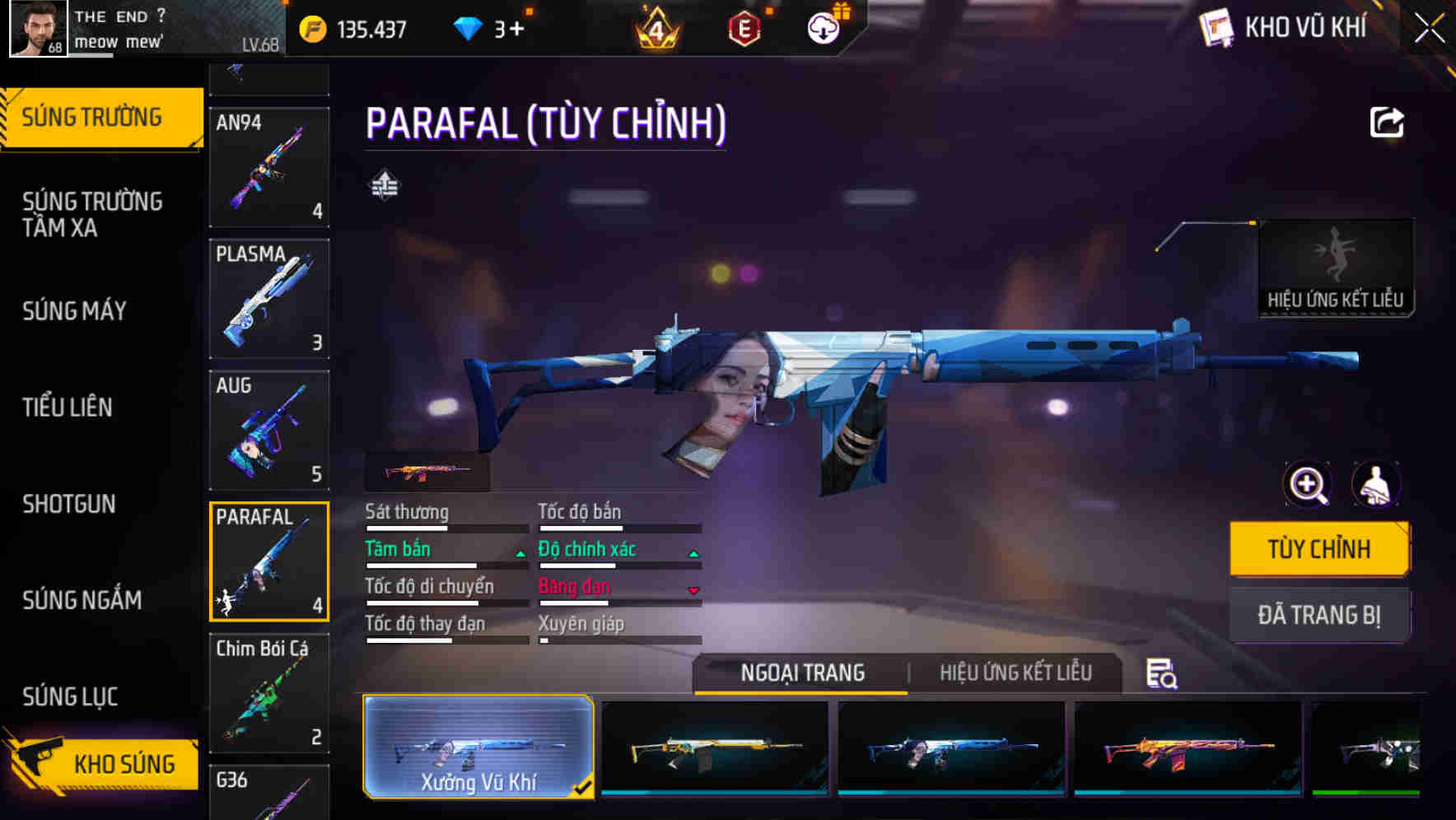Open the Súng Lục category
Viewport: 1456px width, 820px height.
(x=71, y=697)
